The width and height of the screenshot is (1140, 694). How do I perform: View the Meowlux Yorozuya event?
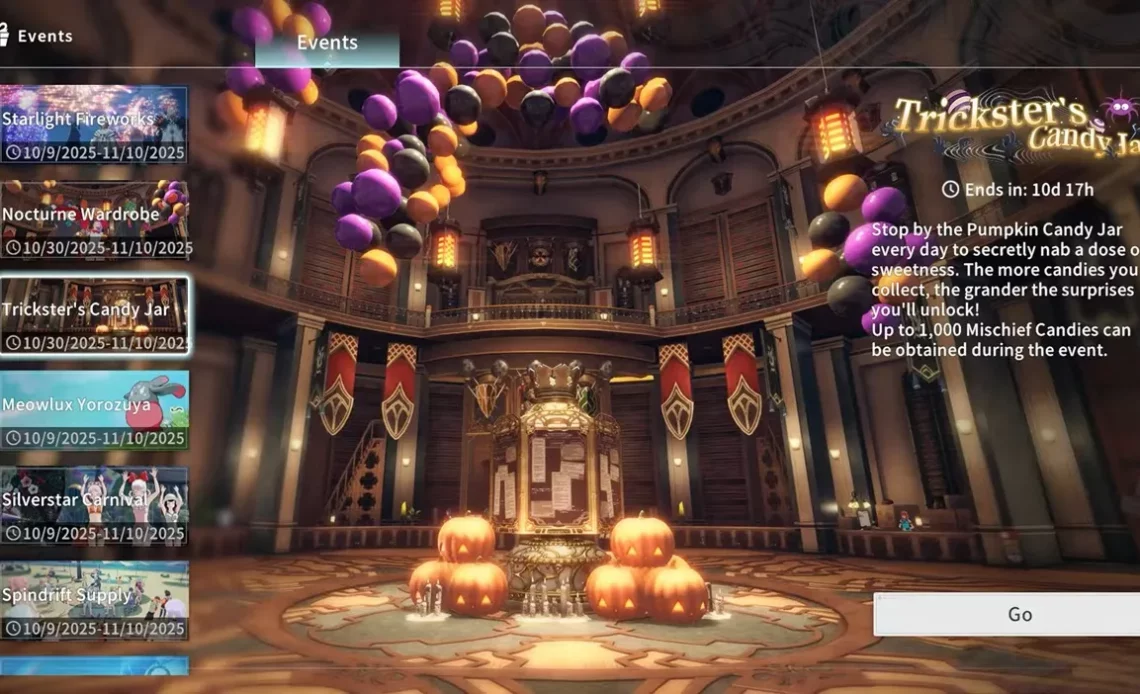point(94,410)
